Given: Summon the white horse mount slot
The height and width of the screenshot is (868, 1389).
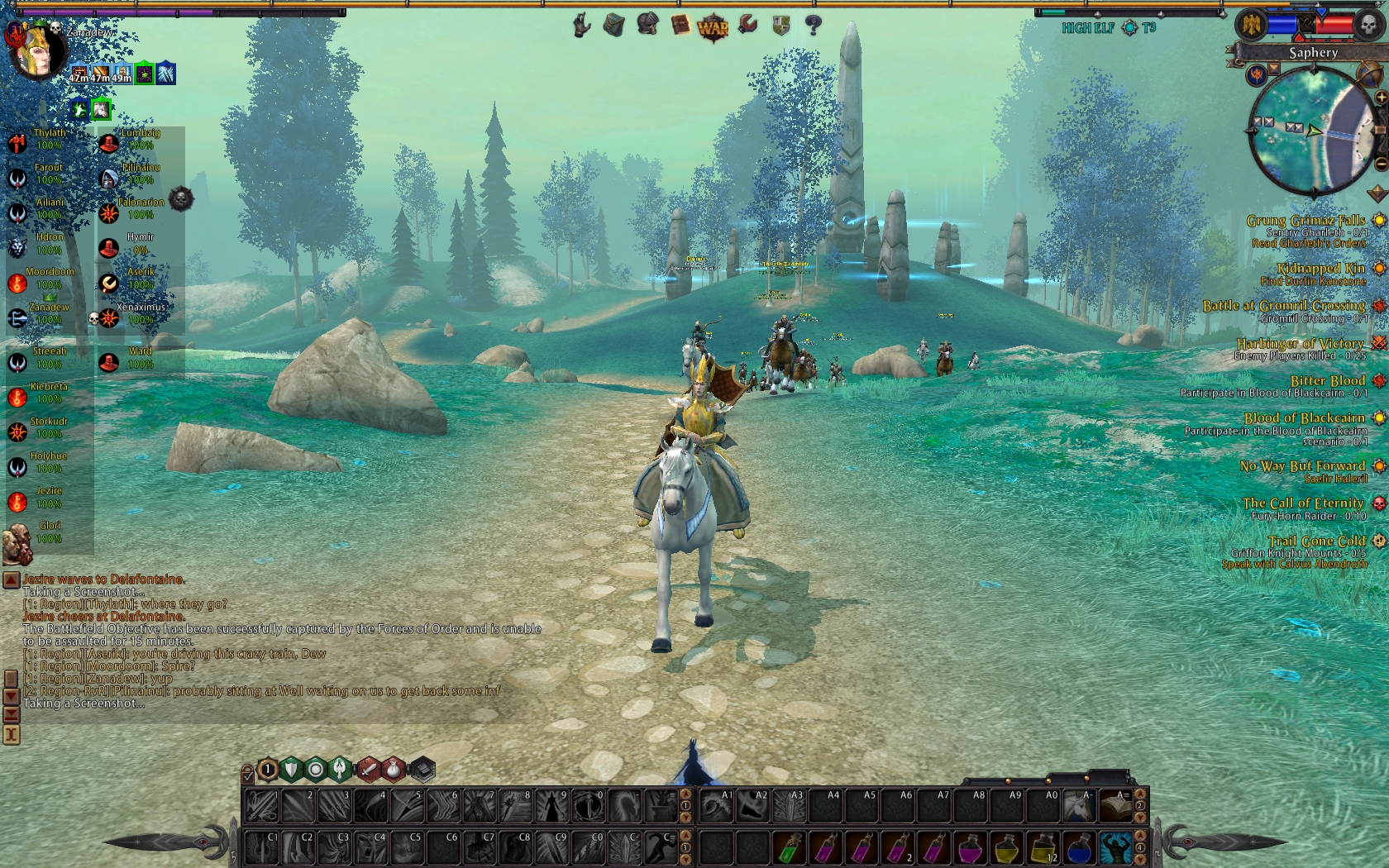Looking at the screenshot, I should click(x=1079, y=805).
